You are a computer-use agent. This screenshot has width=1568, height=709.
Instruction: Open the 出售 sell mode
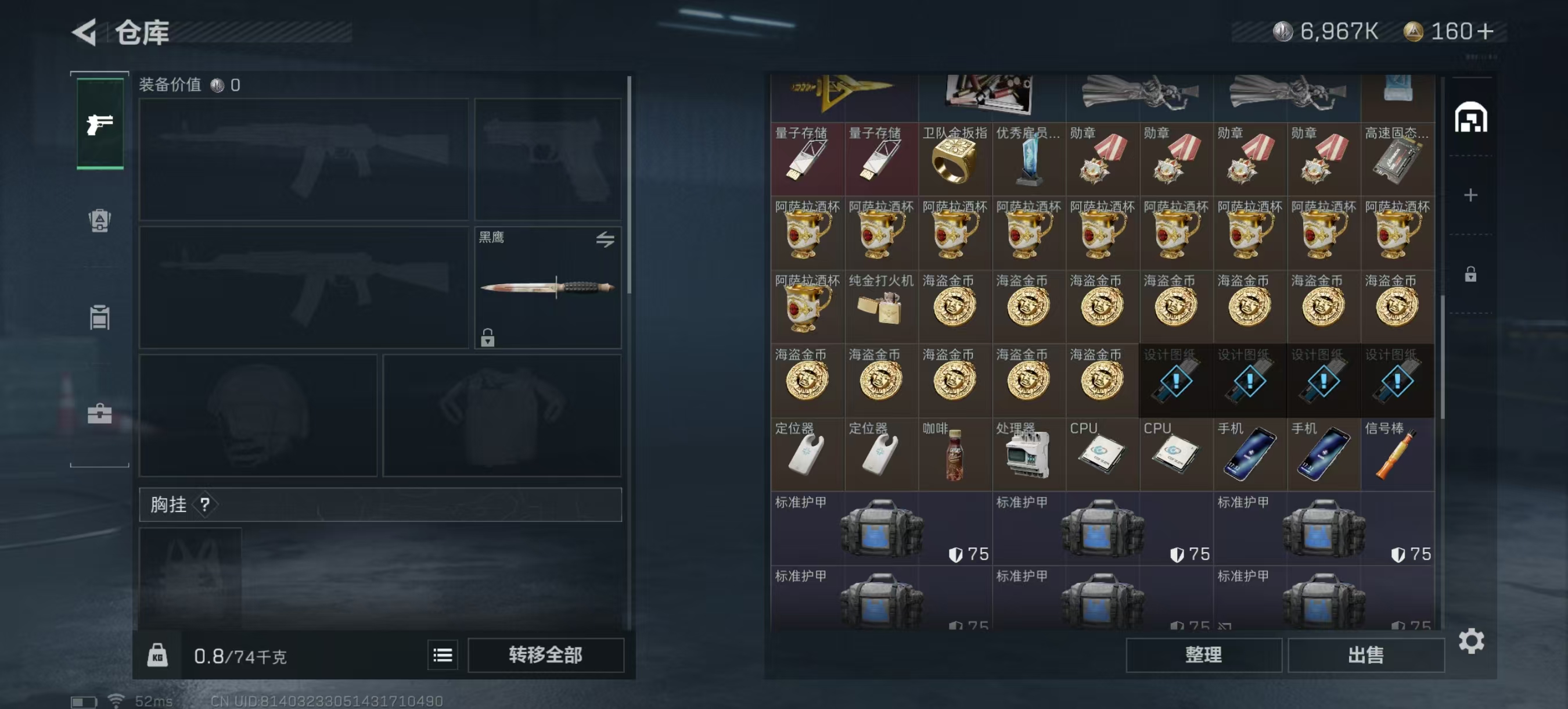(1365, 655)
